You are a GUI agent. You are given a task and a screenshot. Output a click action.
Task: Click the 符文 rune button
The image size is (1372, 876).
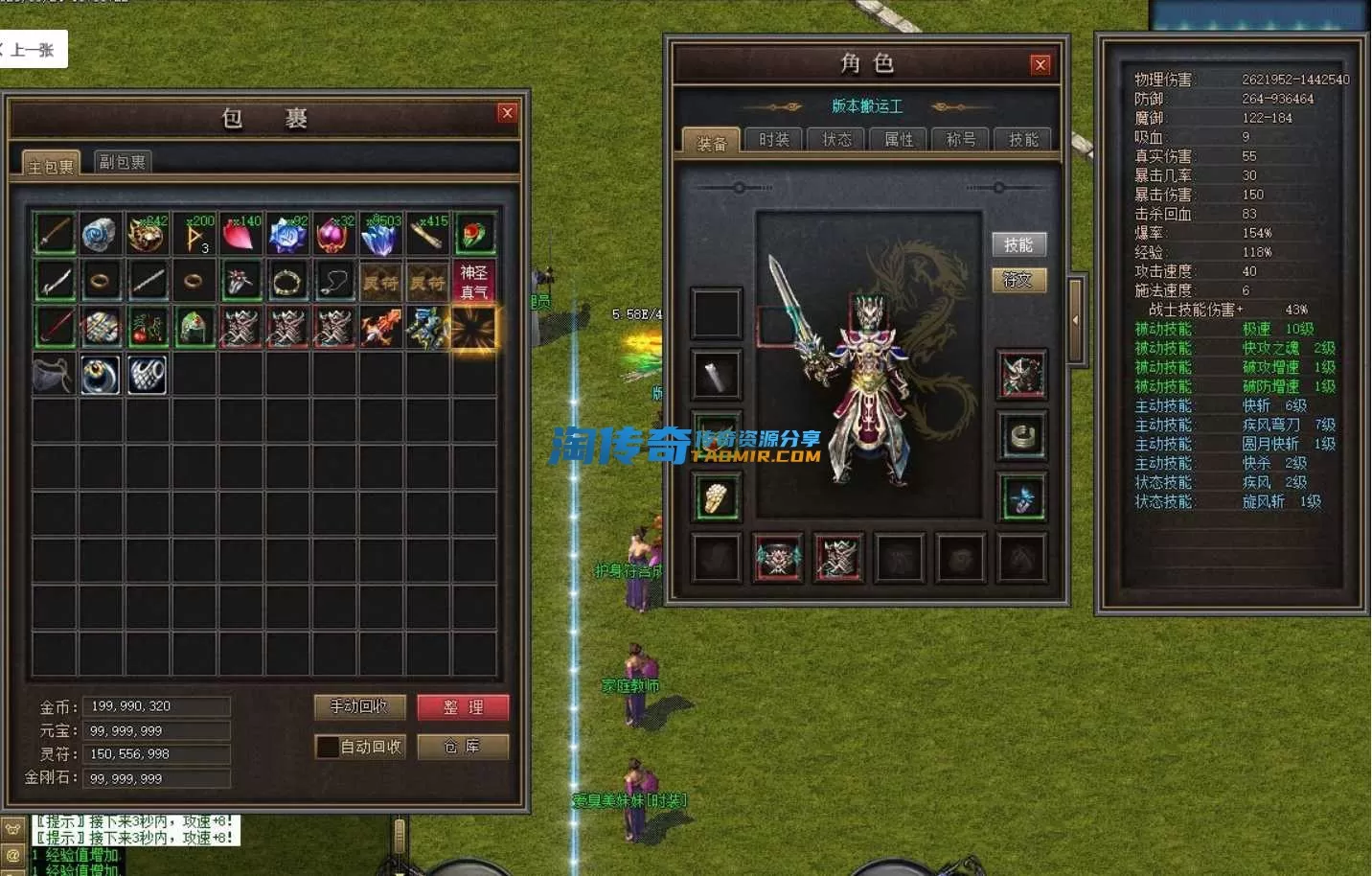coord(1018,280)
